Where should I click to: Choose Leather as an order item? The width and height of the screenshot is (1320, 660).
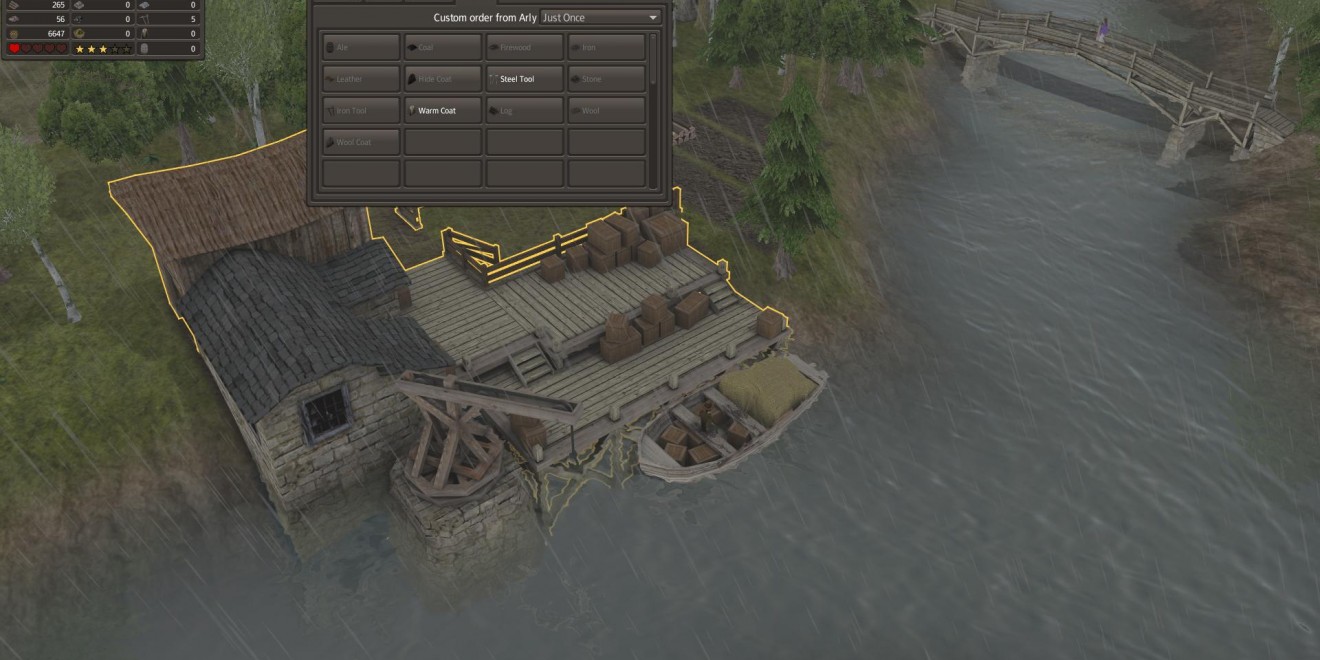click(361, 79)
